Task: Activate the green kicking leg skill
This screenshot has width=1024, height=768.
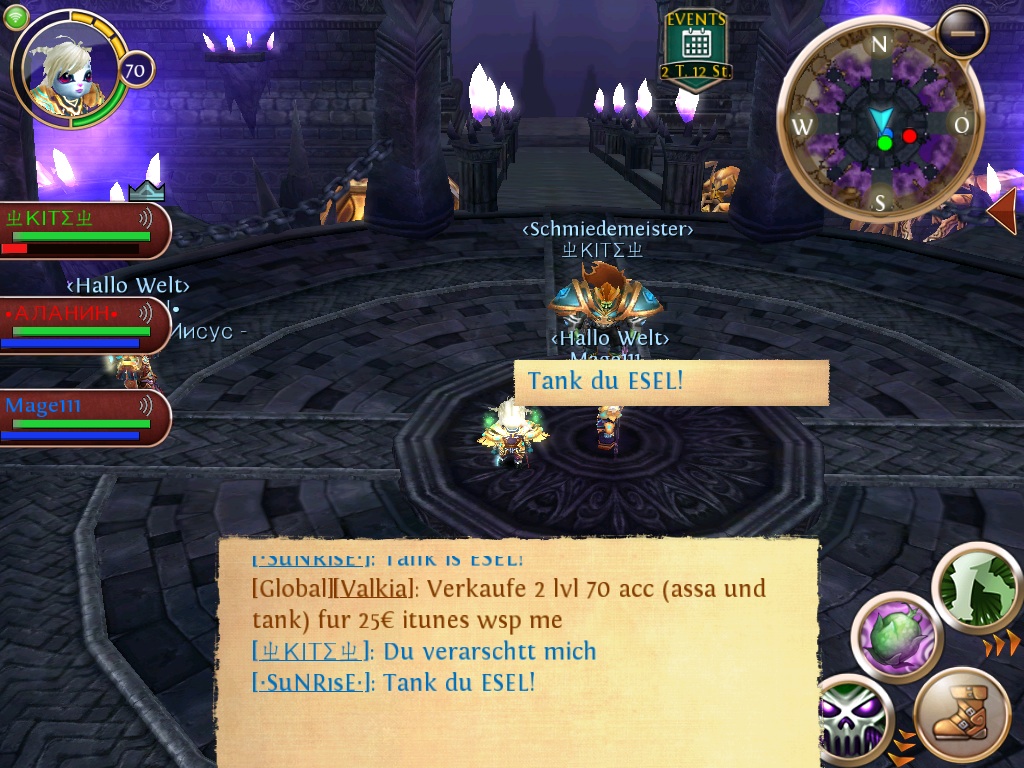Action: click(975, 587)
